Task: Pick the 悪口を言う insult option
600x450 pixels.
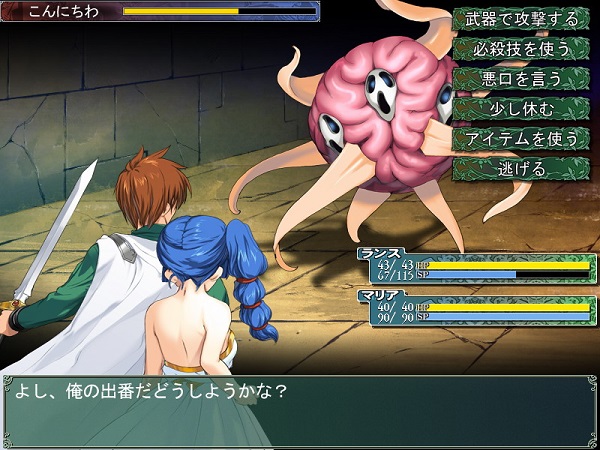Action: (521, 78)
